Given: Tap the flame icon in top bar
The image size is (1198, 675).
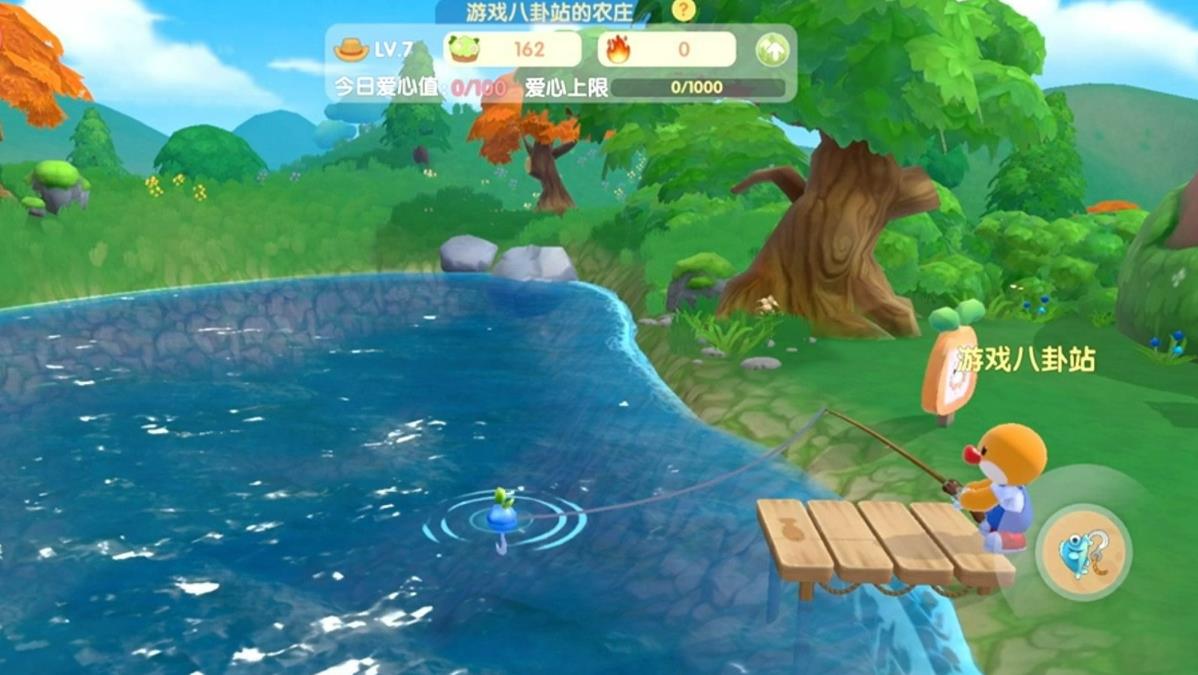Looking at the screenshot, I should (x=618, y=49).
